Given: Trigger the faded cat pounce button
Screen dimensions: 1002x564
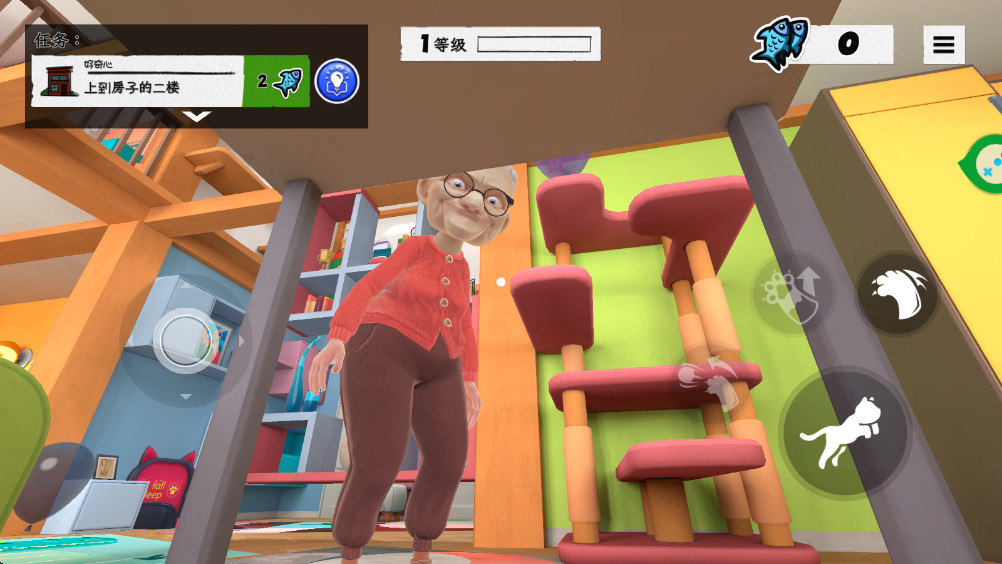Looking at the screenshot, I should click(x=710, y=378).
